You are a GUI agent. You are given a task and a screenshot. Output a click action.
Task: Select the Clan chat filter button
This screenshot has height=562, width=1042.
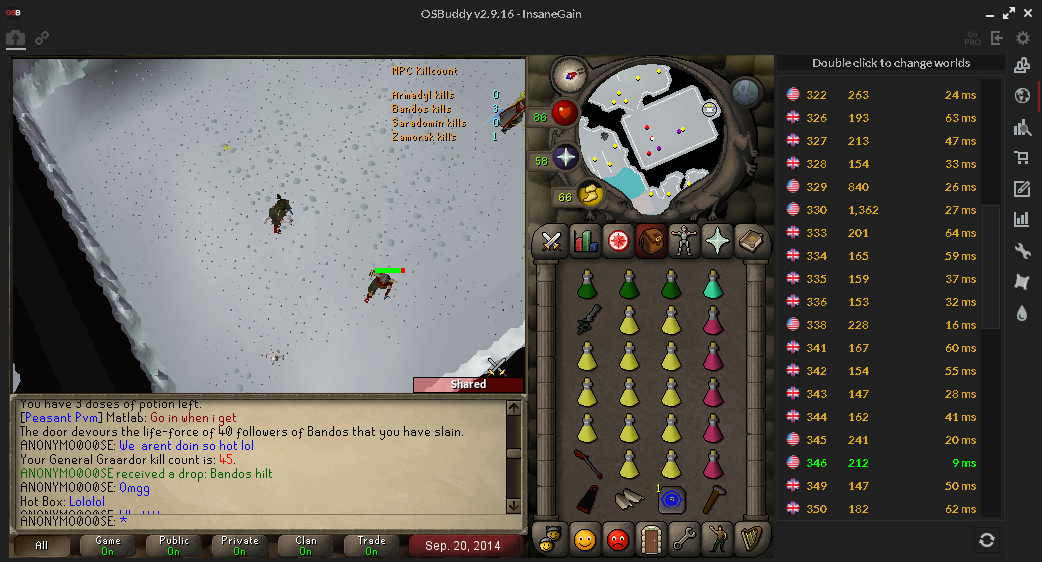coord(306,546)
